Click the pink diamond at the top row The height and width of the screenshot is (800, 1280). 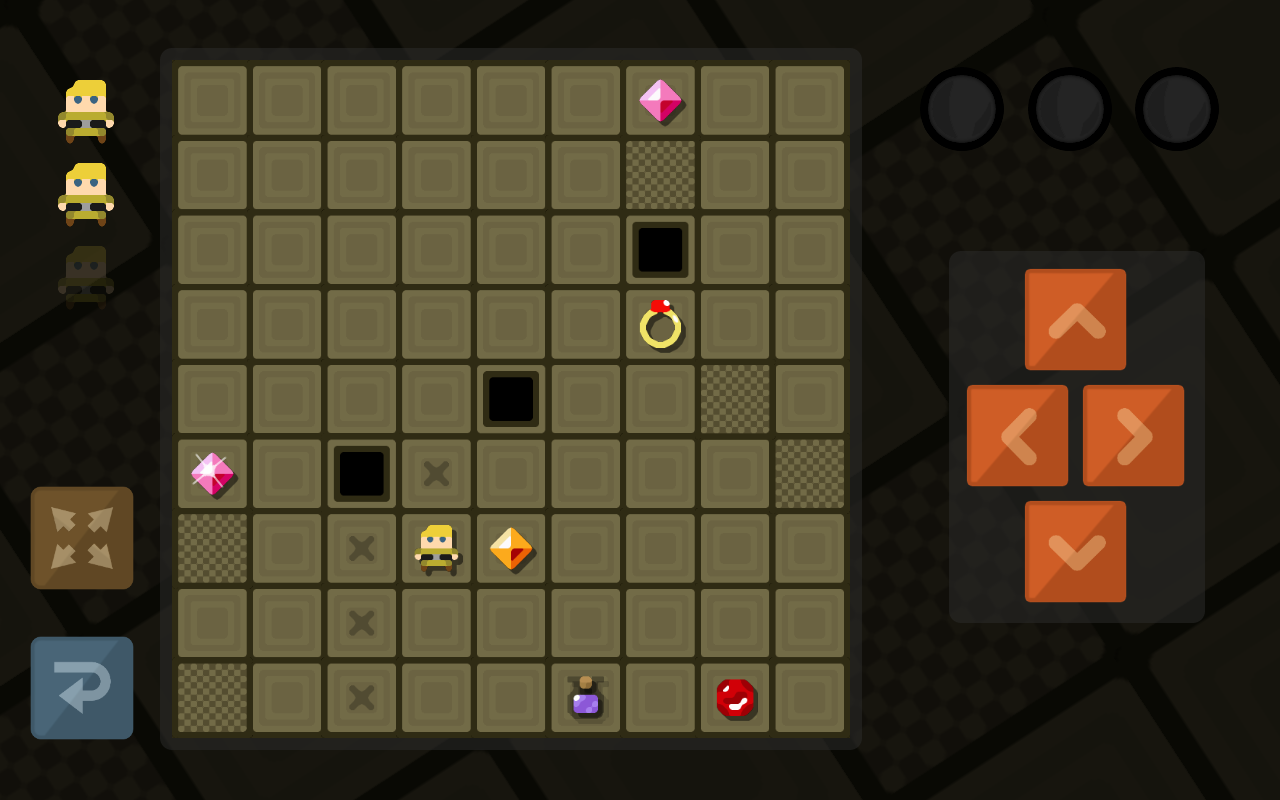(660, 99)
